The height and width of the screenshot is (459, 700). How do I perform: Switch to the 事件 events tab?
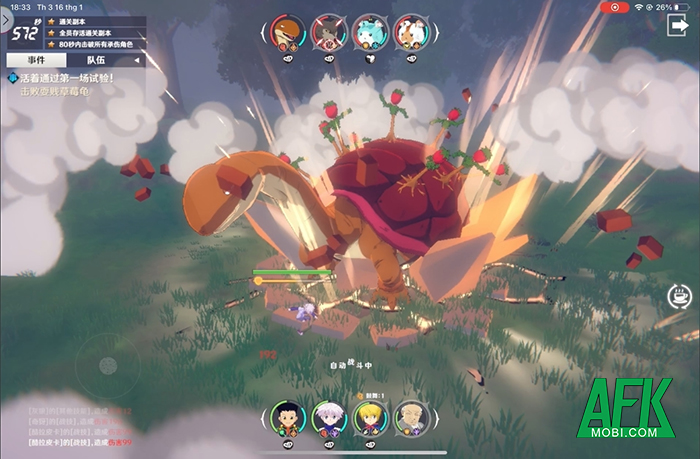[36, 60]
